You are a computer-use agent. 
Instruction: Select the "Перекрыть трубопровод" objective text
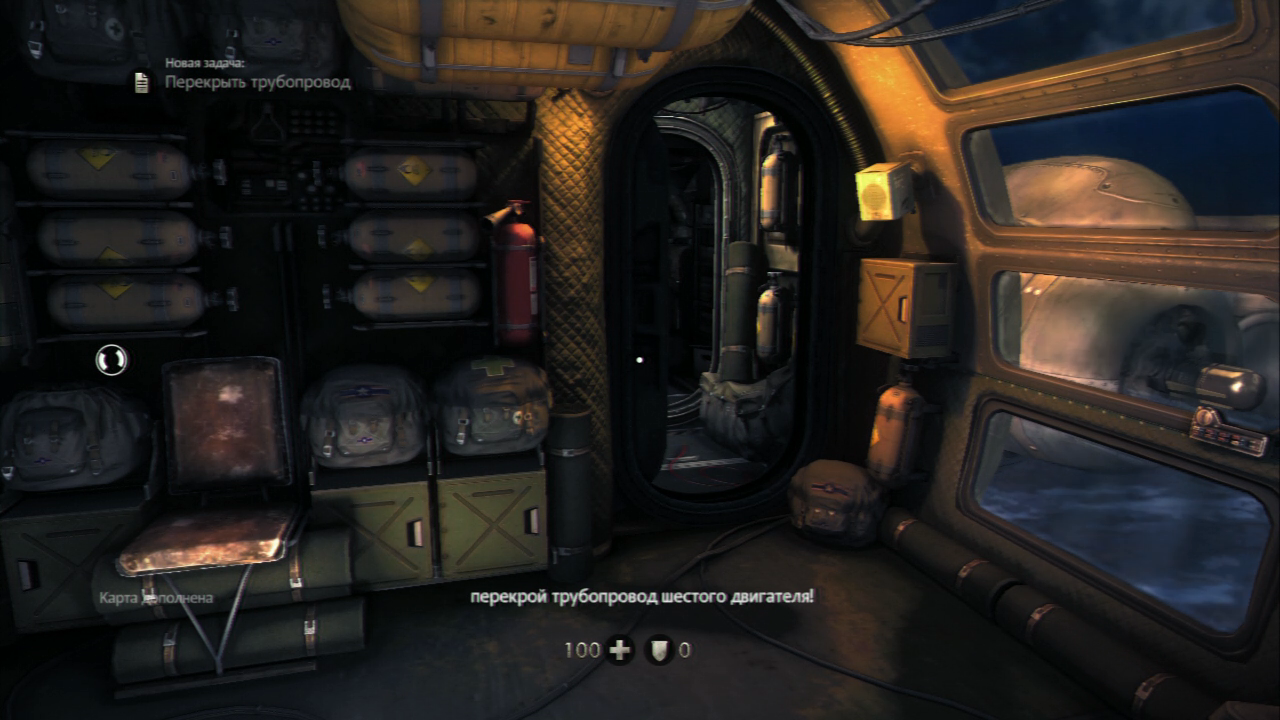point(258,82)
